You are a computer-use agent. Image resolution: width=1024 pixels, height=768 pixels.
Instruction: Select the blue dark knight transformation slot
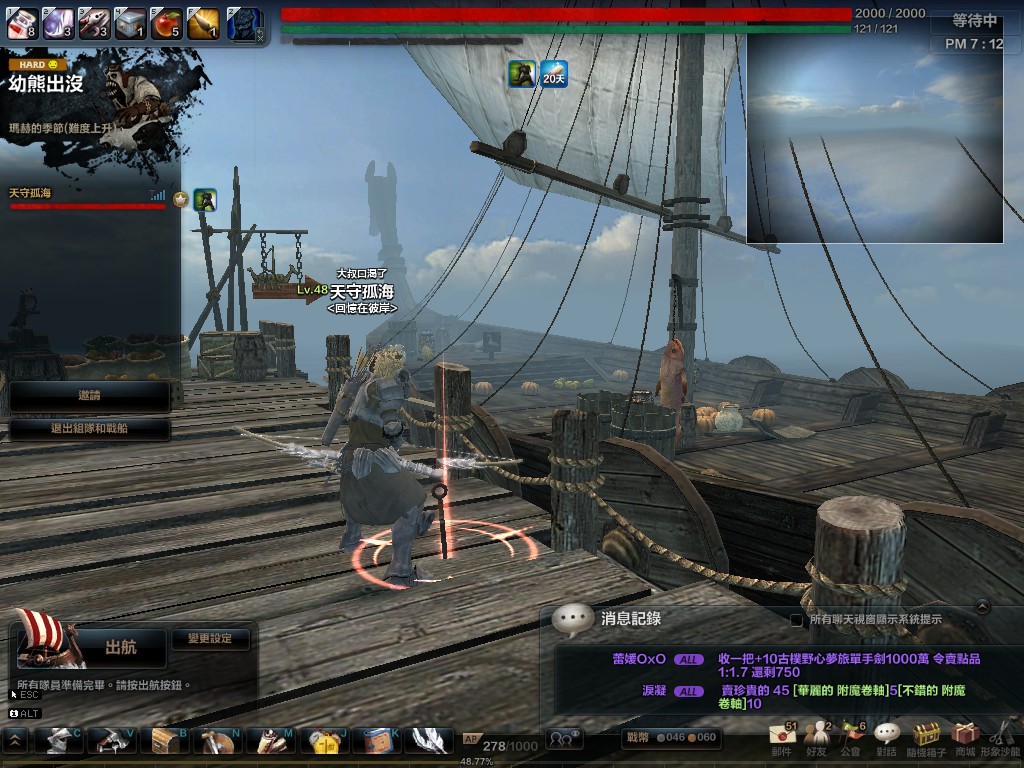point(243,24)
